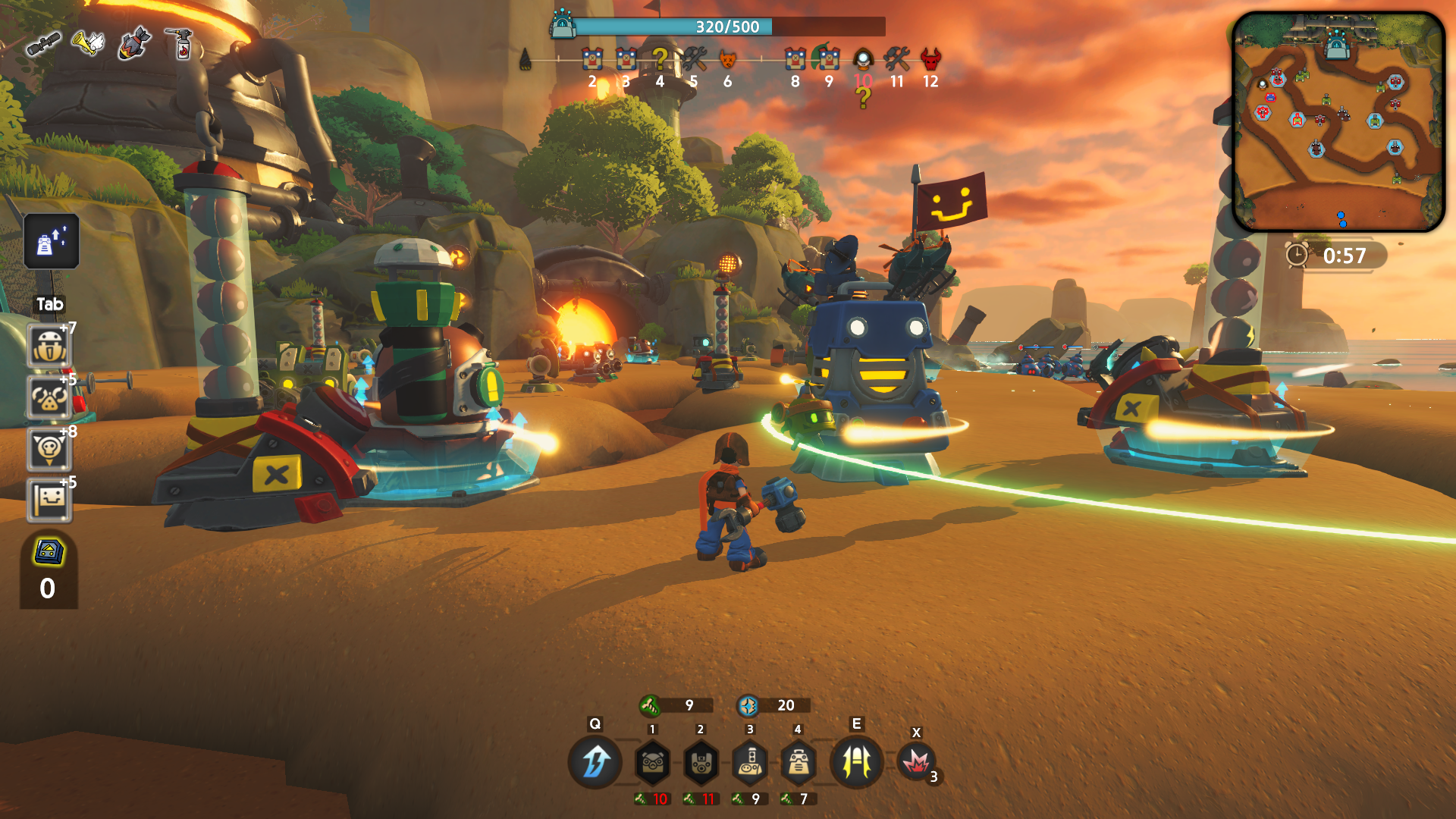The height and width of the screenshot is (819, 1456).
Task: Pick the fourth tower slot costing 7
Action: [x=798, y=761]
